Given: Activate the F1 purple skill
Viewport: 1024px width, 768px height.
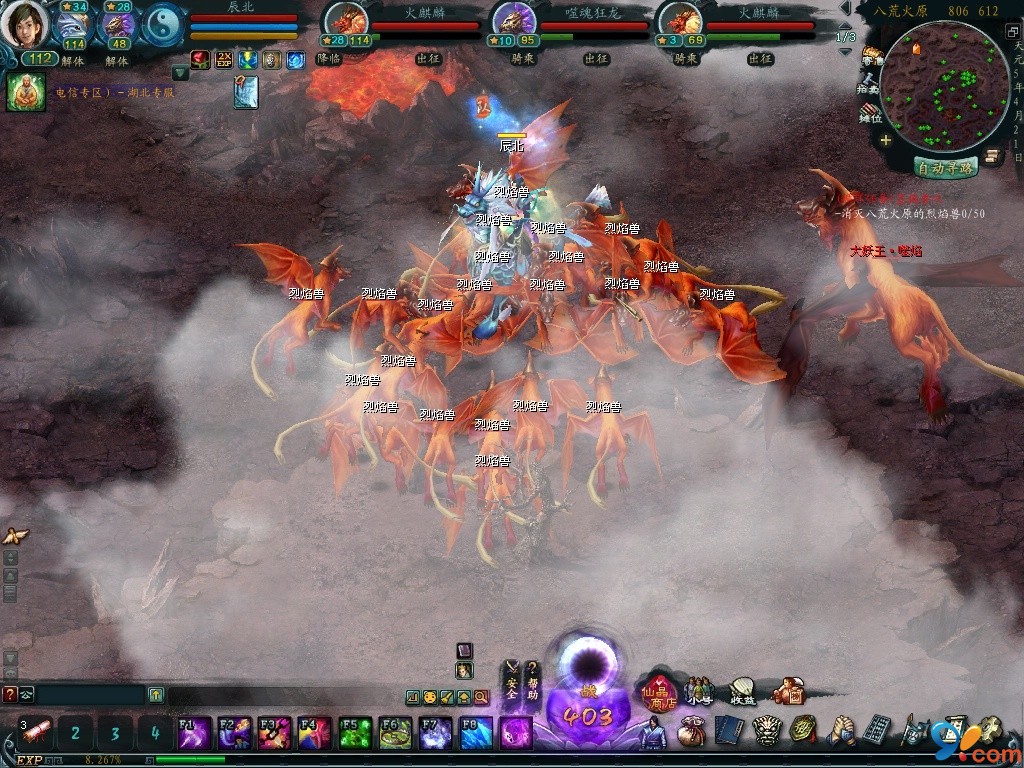Looking at the screenshot, I should point(194,733).
